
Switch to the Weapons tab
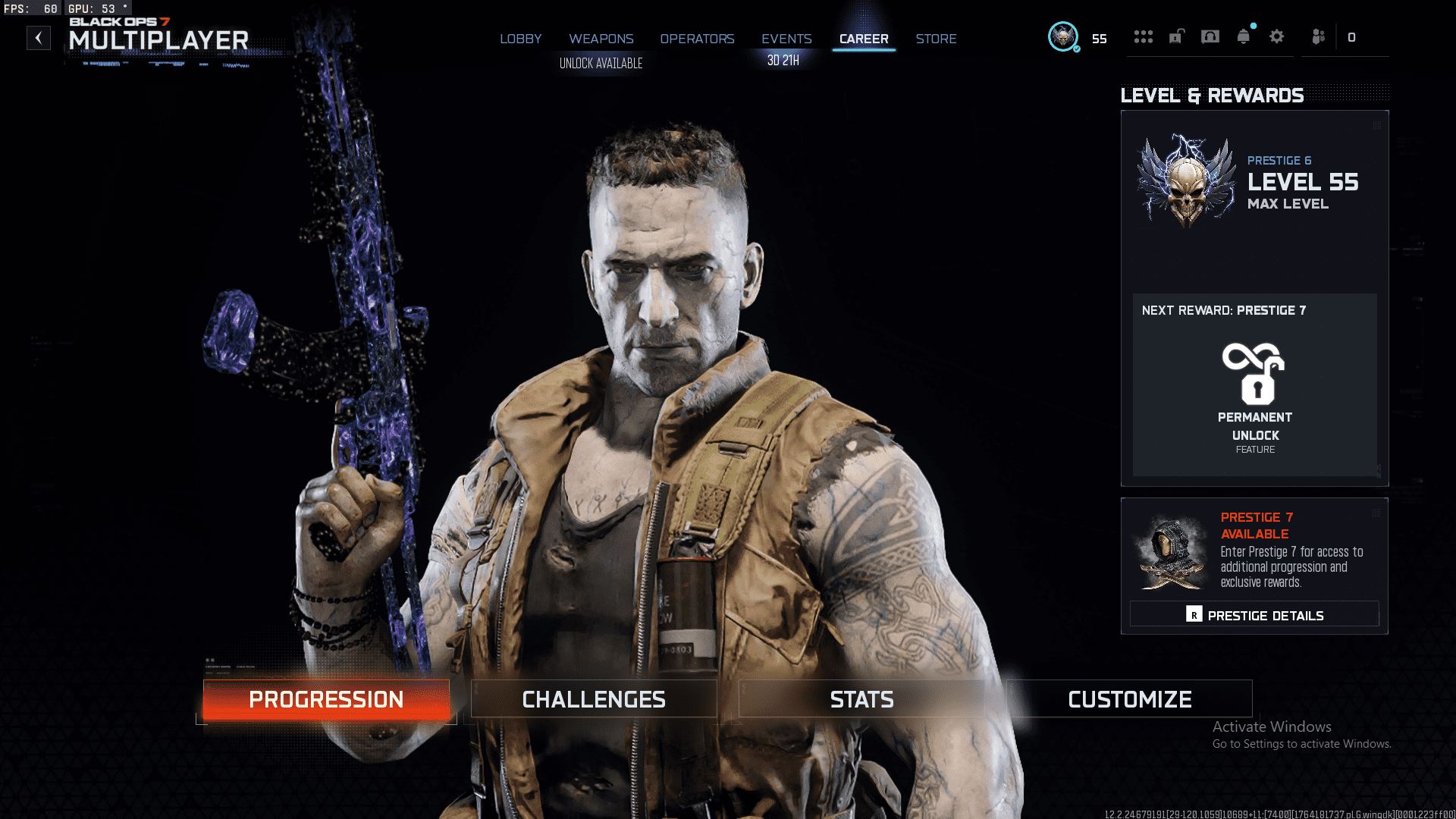pyautogui.click(x=601, y=39)
